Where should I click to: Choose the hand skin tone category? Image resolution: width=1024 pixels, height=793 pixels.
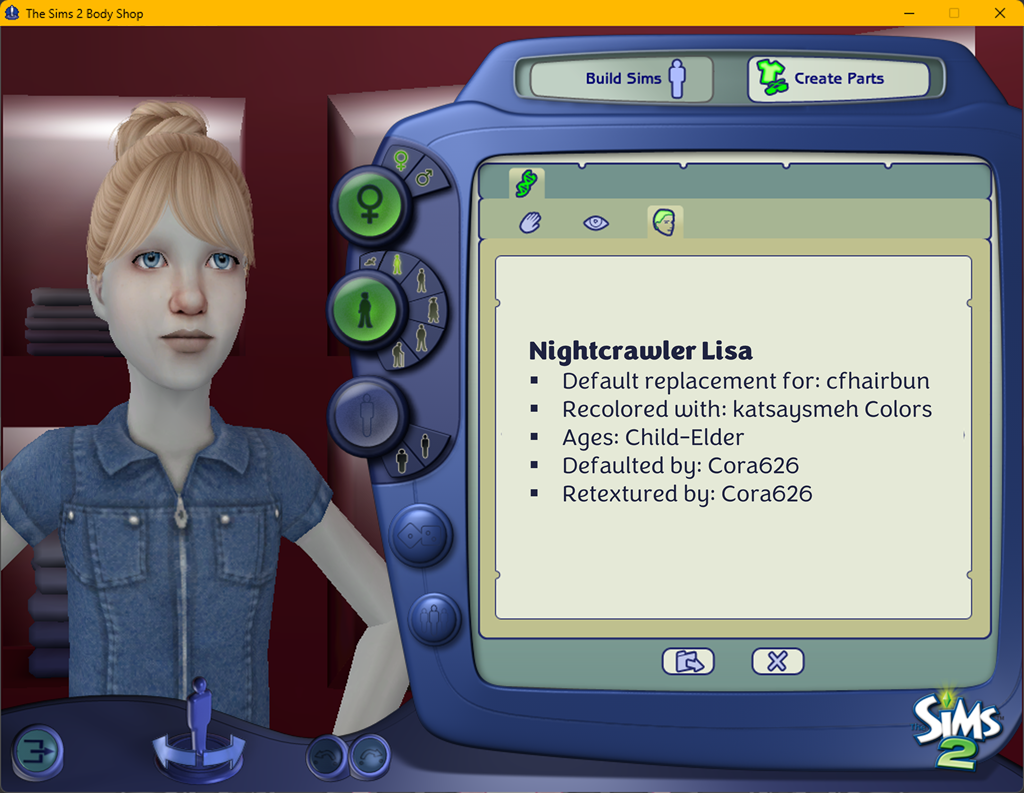tap(530, 222)
